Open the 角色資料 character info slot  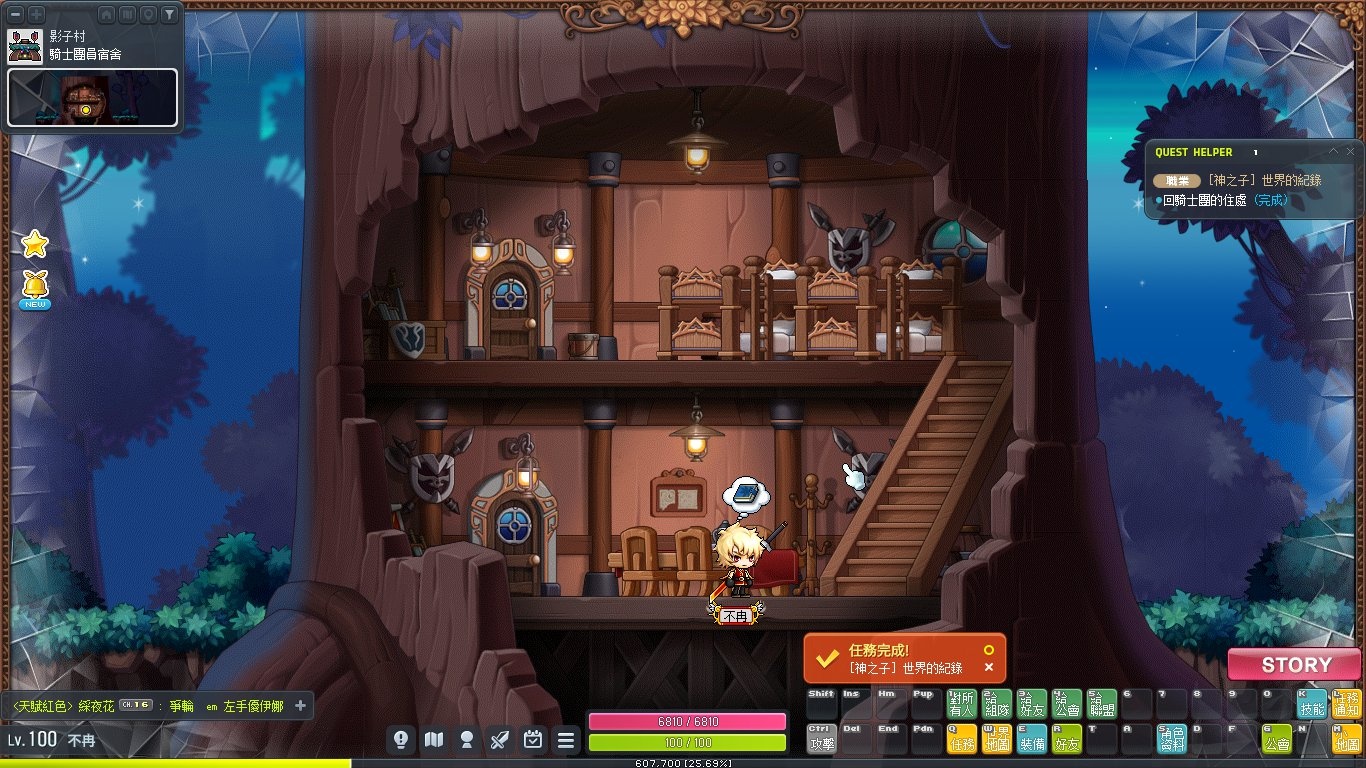click(x=1172, y=739)
